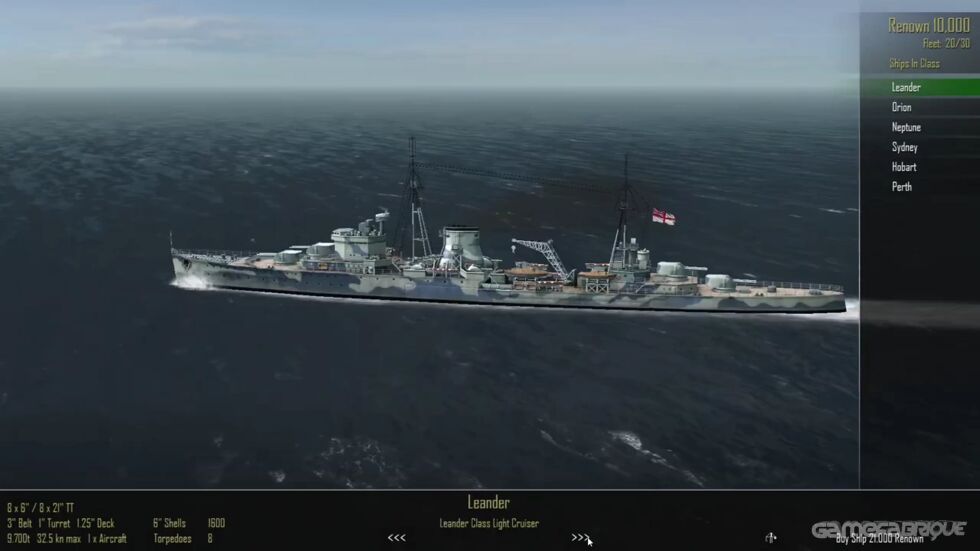
Task: Advance to next ship class with >>> arrows
Action: 580,538
